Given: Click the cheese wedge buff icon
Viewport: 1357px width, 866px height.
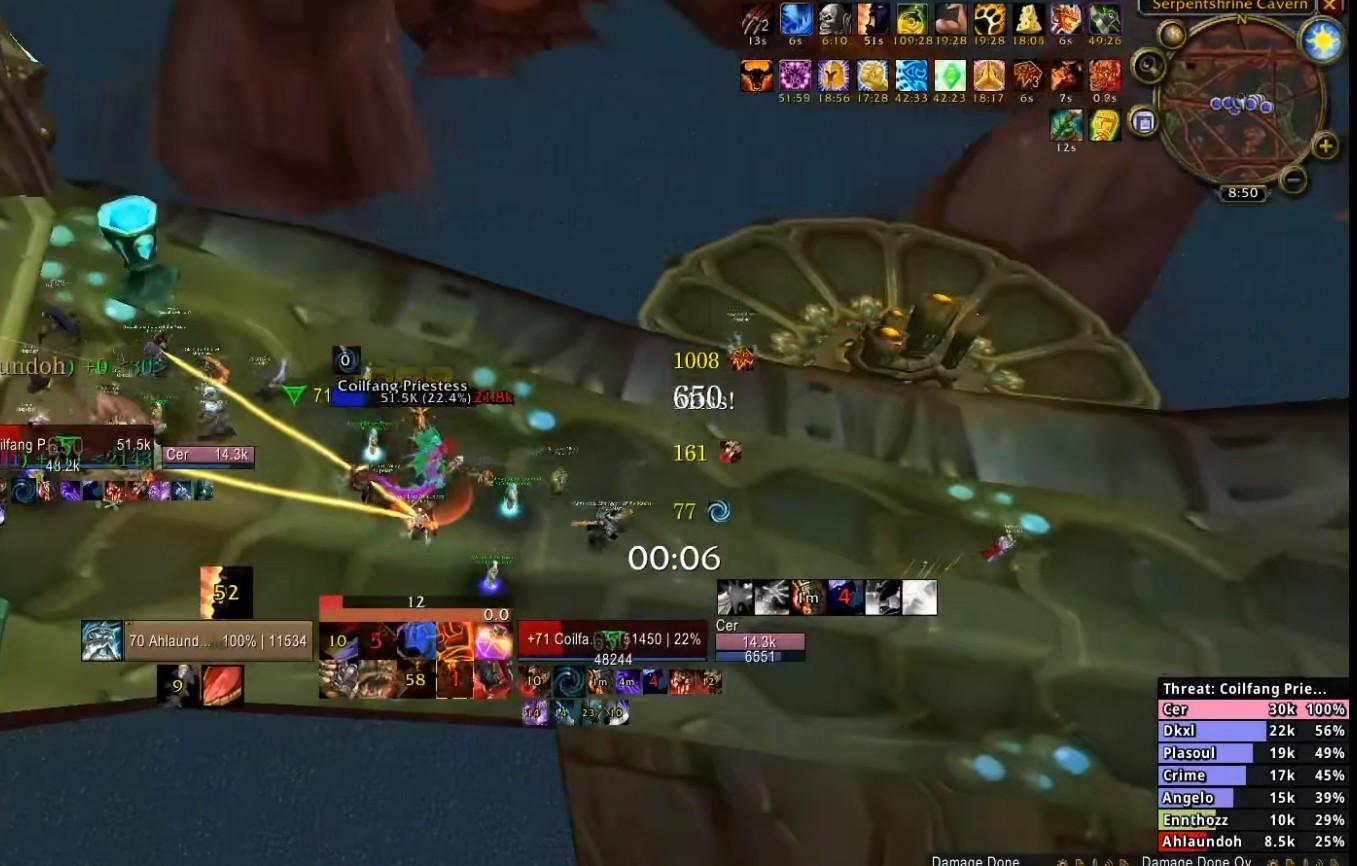Looking at the screenshot, I should tap(1029, 19).
